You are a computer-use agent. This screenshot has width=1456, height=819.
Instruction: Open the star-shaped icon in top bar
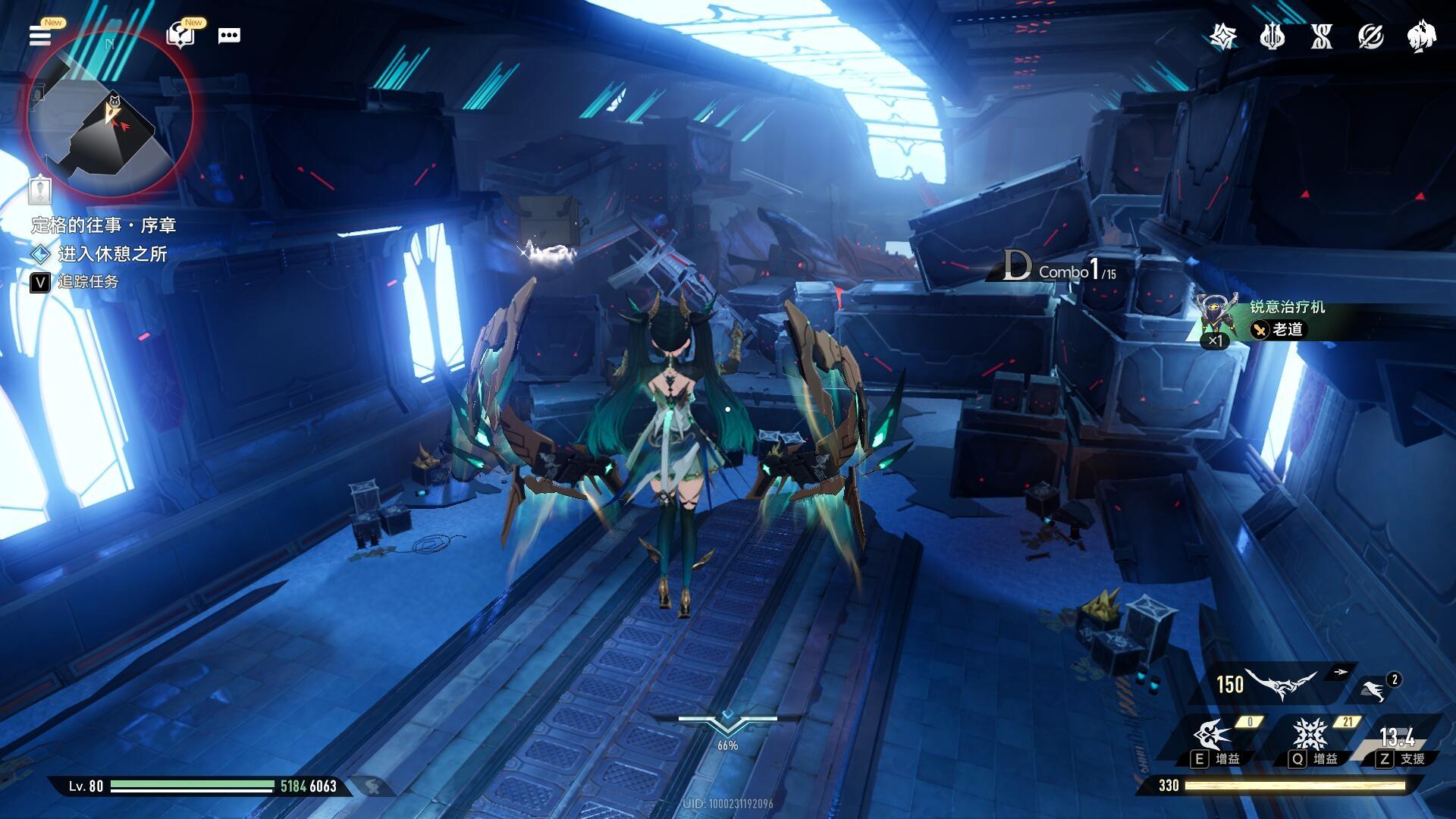[1222, 36]
